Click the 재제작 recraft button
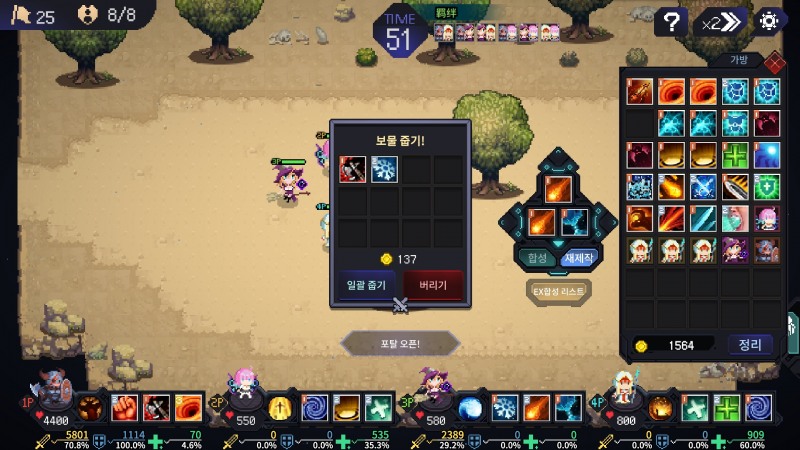The width and height of the screenshot is (800, 450). coord(579,257)
